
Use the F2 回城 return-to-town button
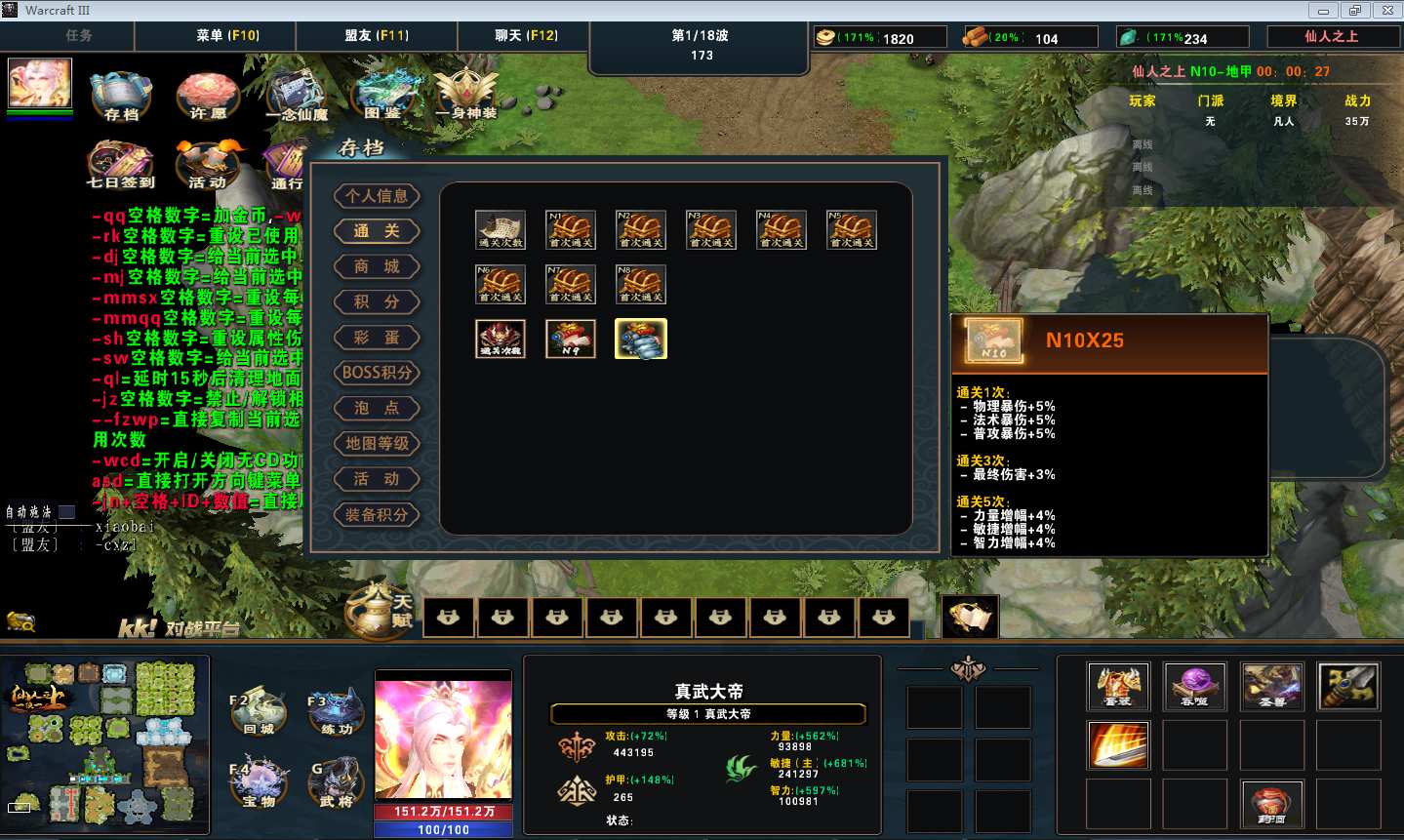258,713
